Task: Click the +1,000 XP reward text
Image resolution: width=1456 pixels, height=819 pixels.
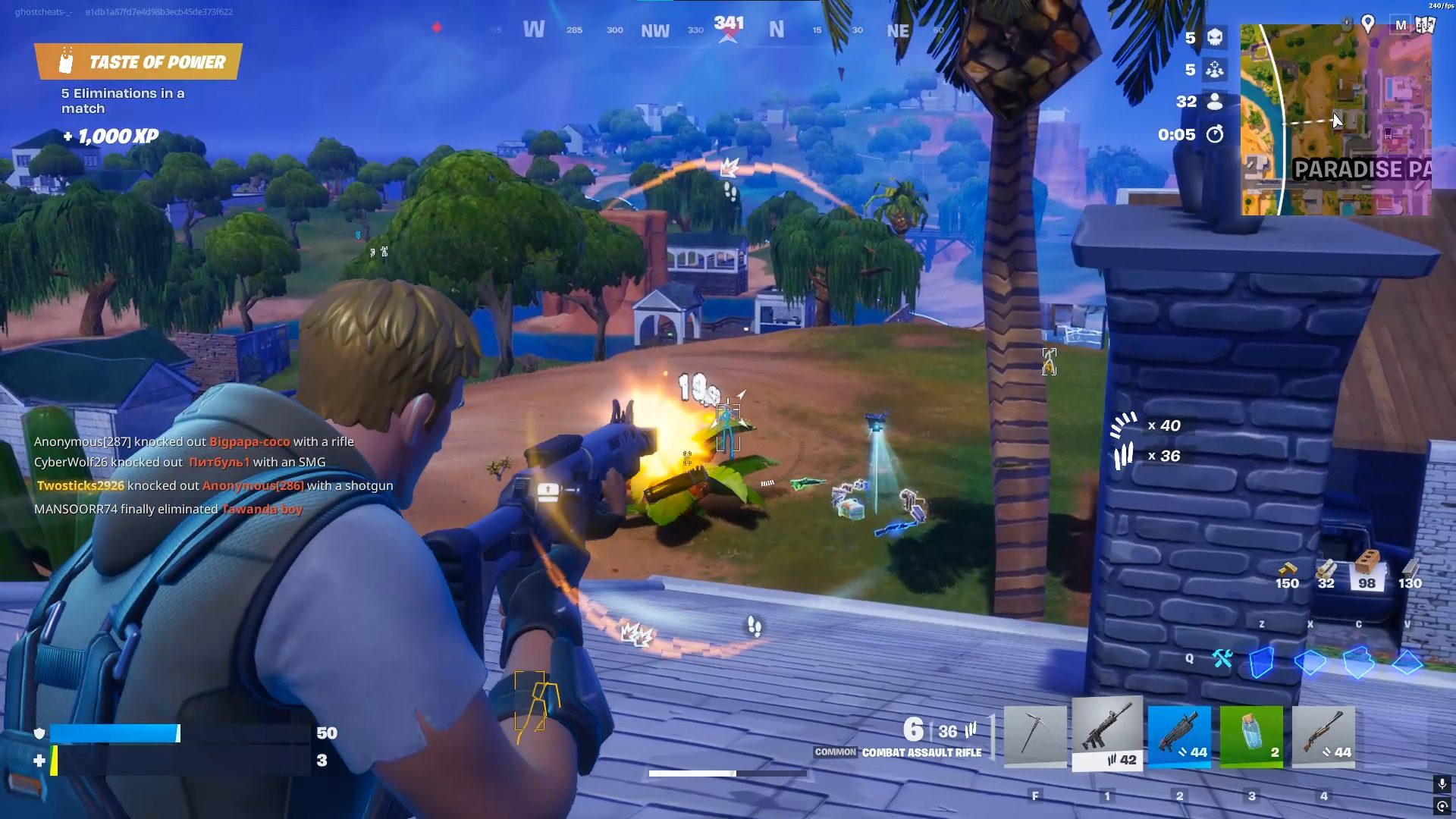Action: [110, 136]
